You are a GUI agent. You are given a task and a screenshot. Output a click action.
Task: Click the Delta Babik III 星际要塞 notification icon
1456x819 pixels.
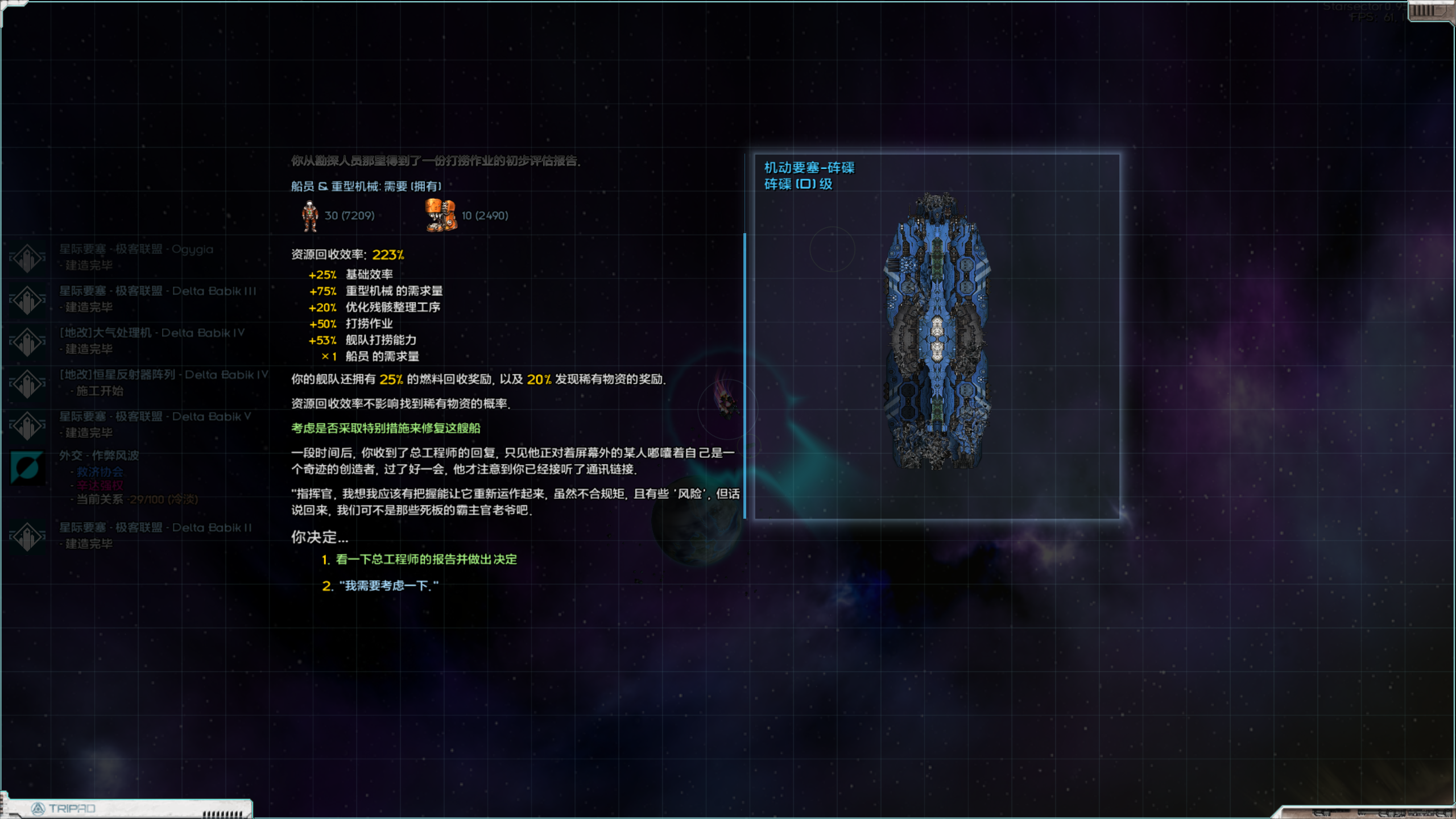click(x=27, y=298)
